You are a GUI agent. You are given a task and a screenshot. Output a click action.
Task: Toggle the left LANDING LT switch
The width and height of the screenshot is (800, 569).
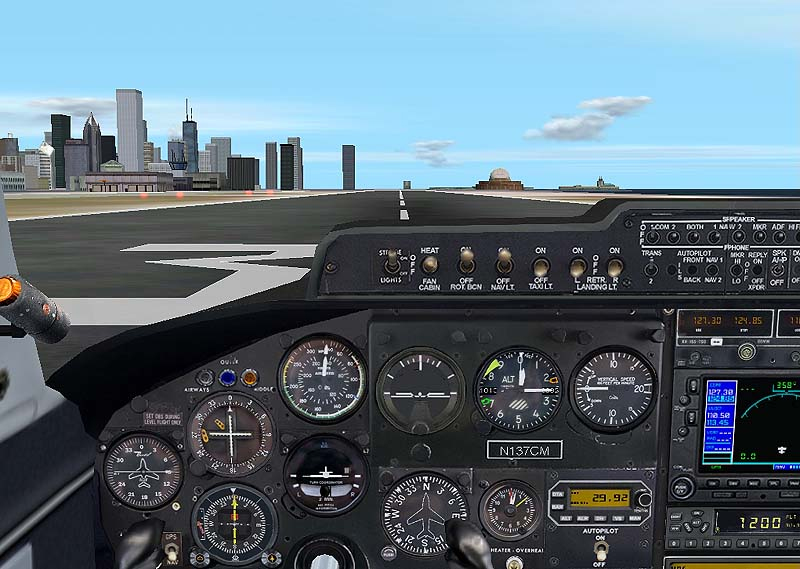pyautogui.click(x=577, y=267)
